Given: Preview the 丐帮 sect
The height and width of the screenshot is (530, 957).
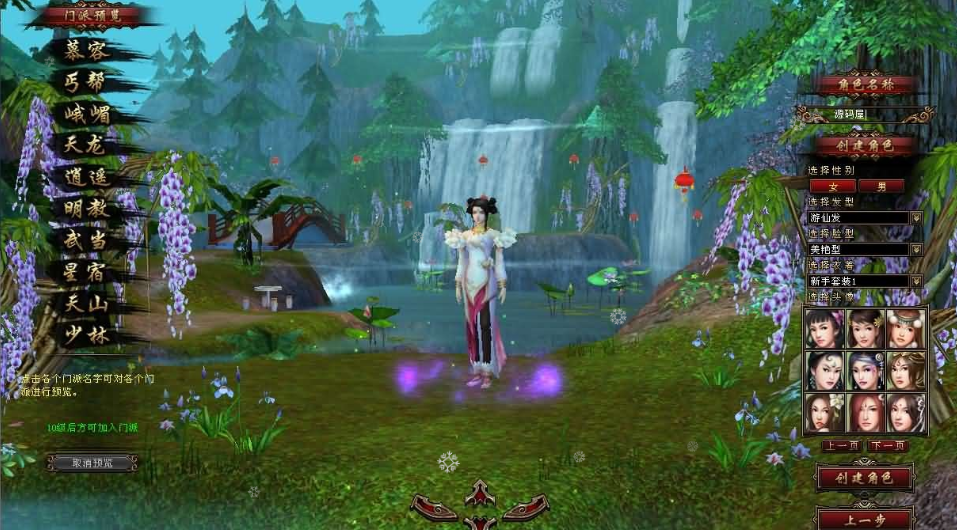Looking at the screenshot, I should (84, 82).
